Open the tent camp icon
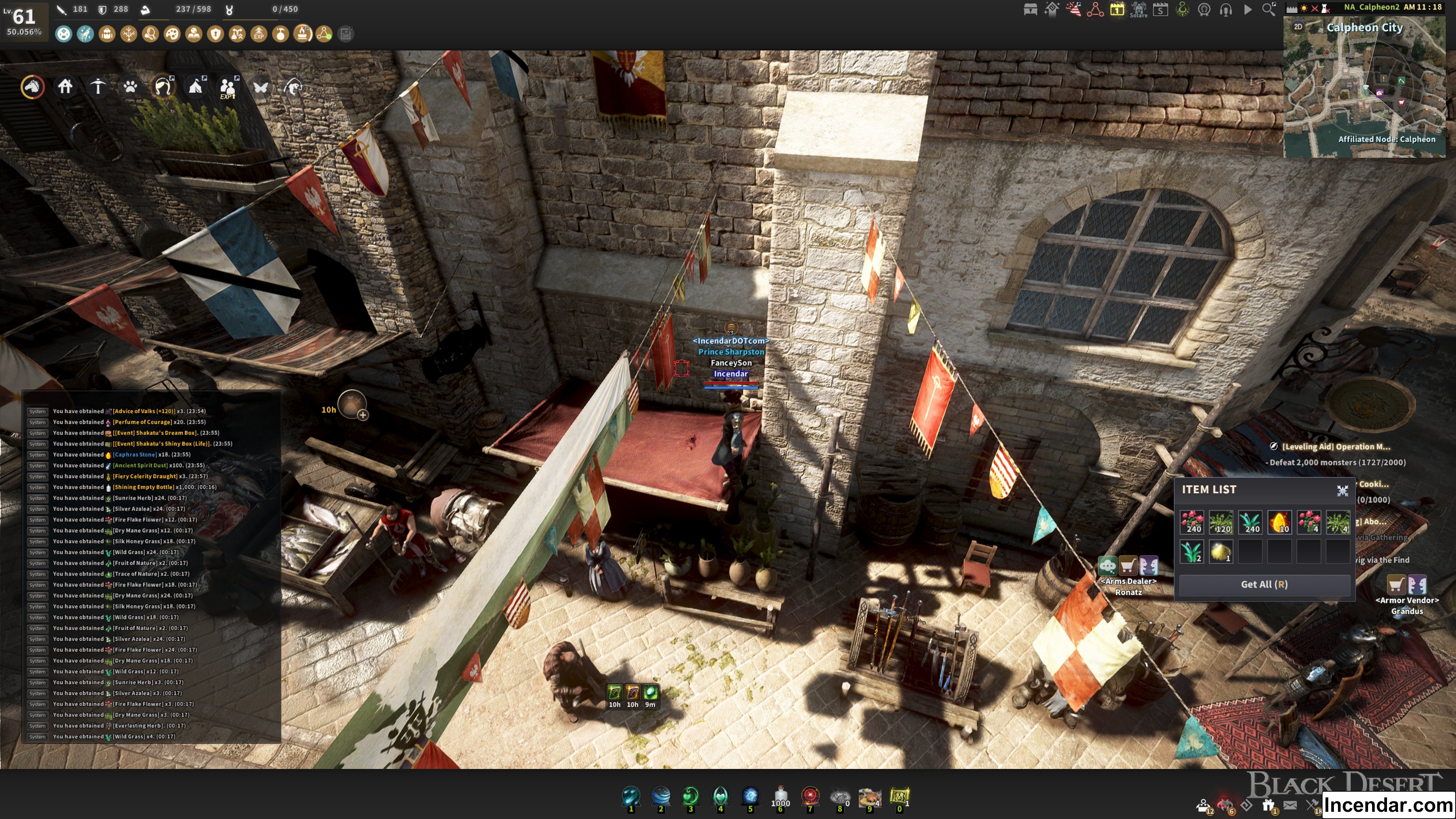 point(196,86)
